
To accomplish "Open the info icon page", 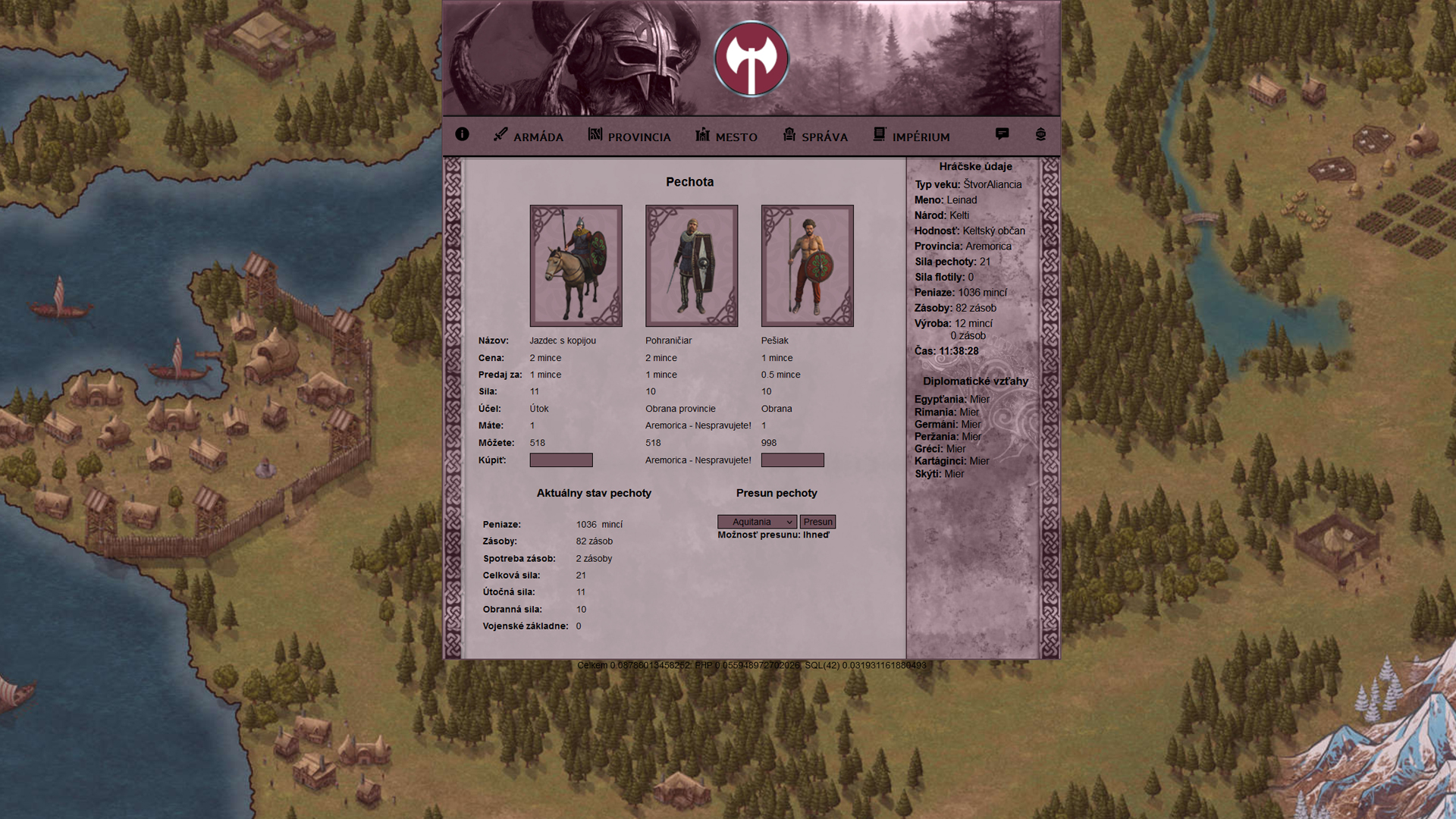I will click(462, 134).
